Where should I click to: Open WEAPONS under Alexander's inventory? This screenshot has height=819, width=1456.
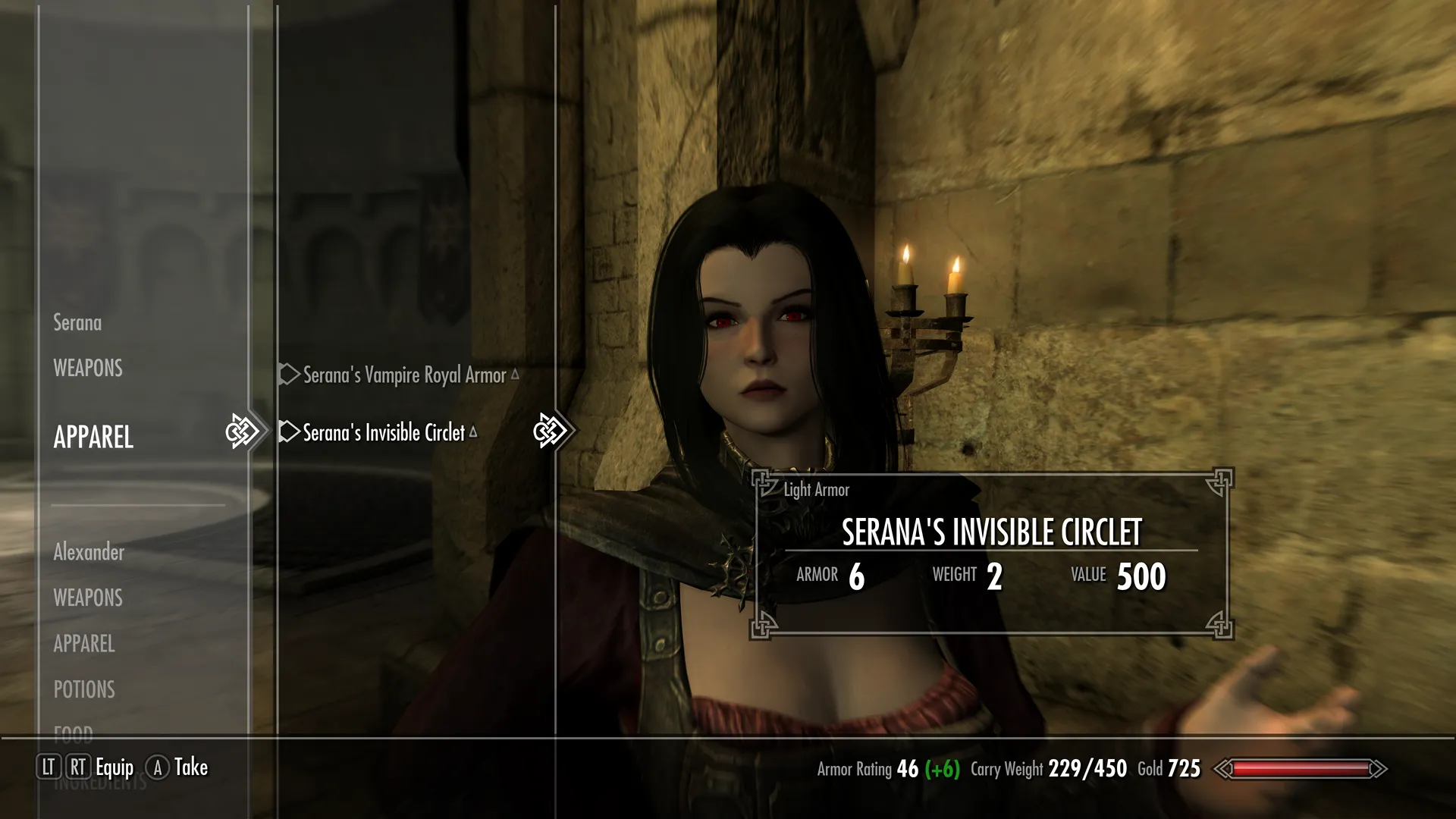pyautogui.click(x=88, y=598)
